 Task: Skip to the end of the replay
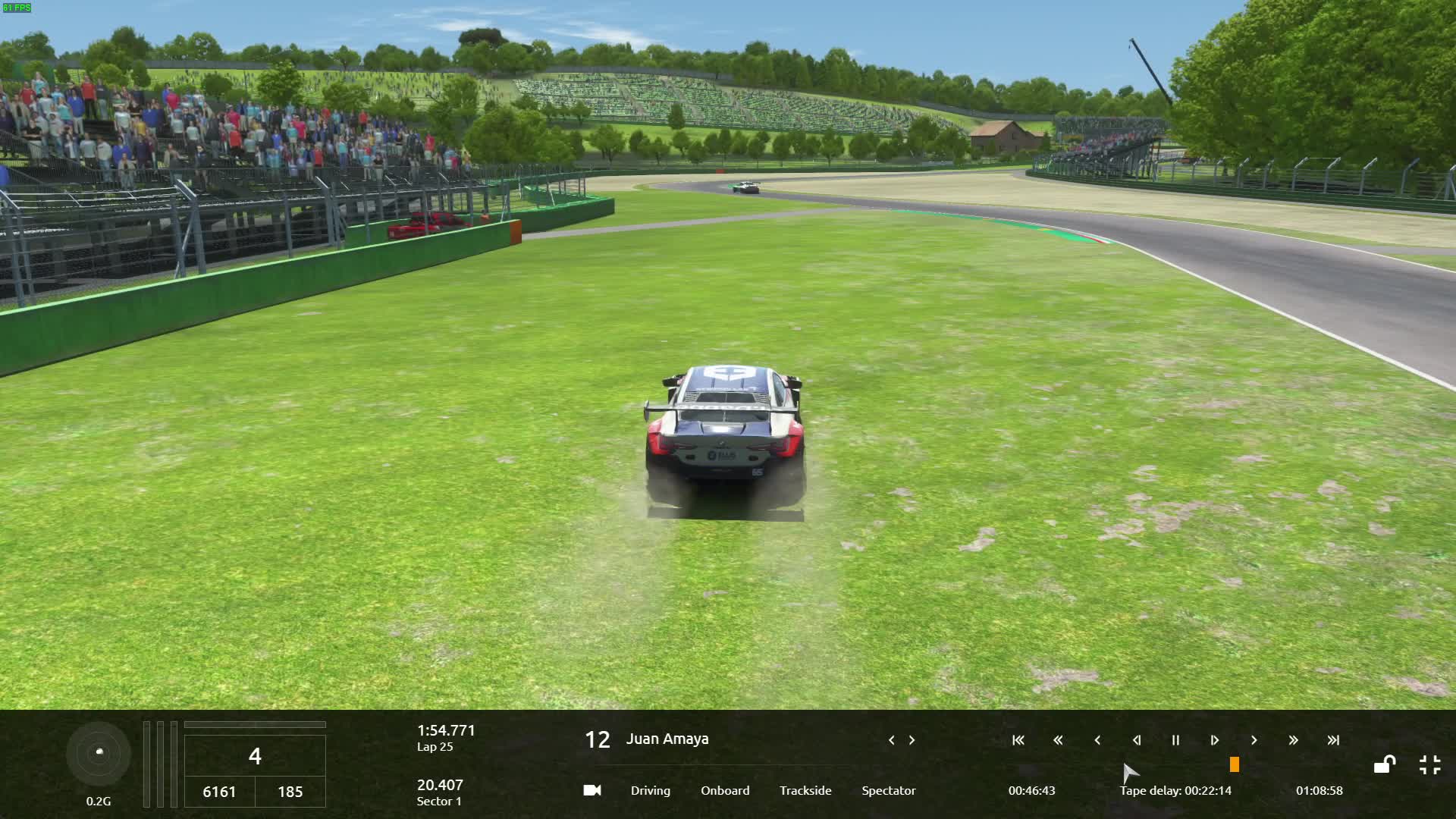click(1333, 740)
